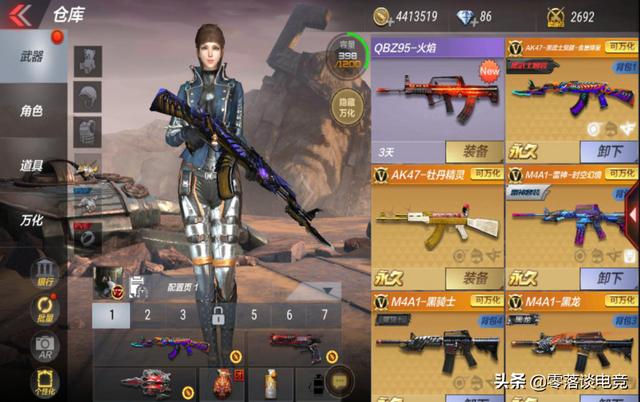
Task: Choose loadout slot number 7
Action: [324, 315]
